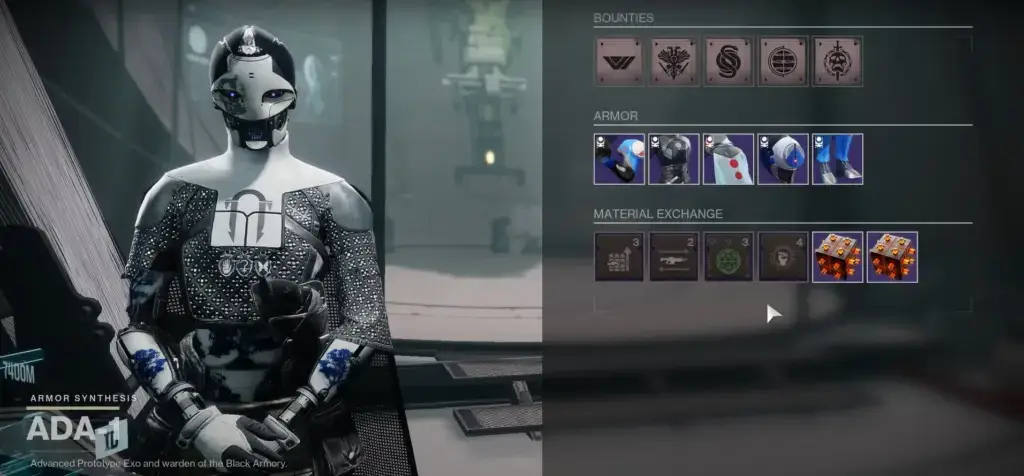Open the striped globe bounty
This screenshot has height=476, width=1024.
(783, 61)
